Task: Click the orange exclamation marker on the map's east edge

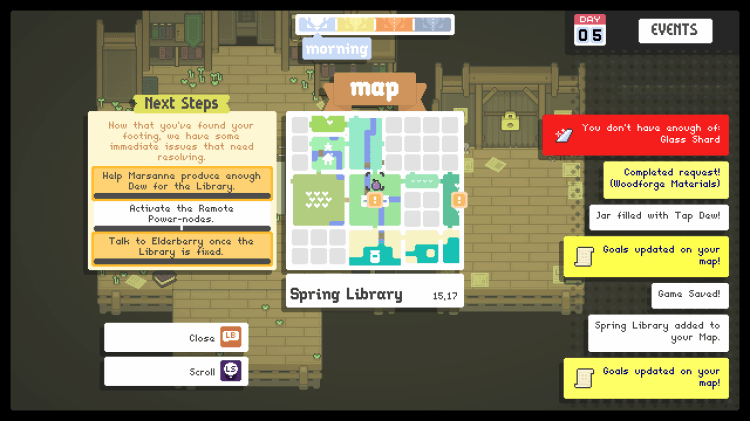Action: (459, 200)
